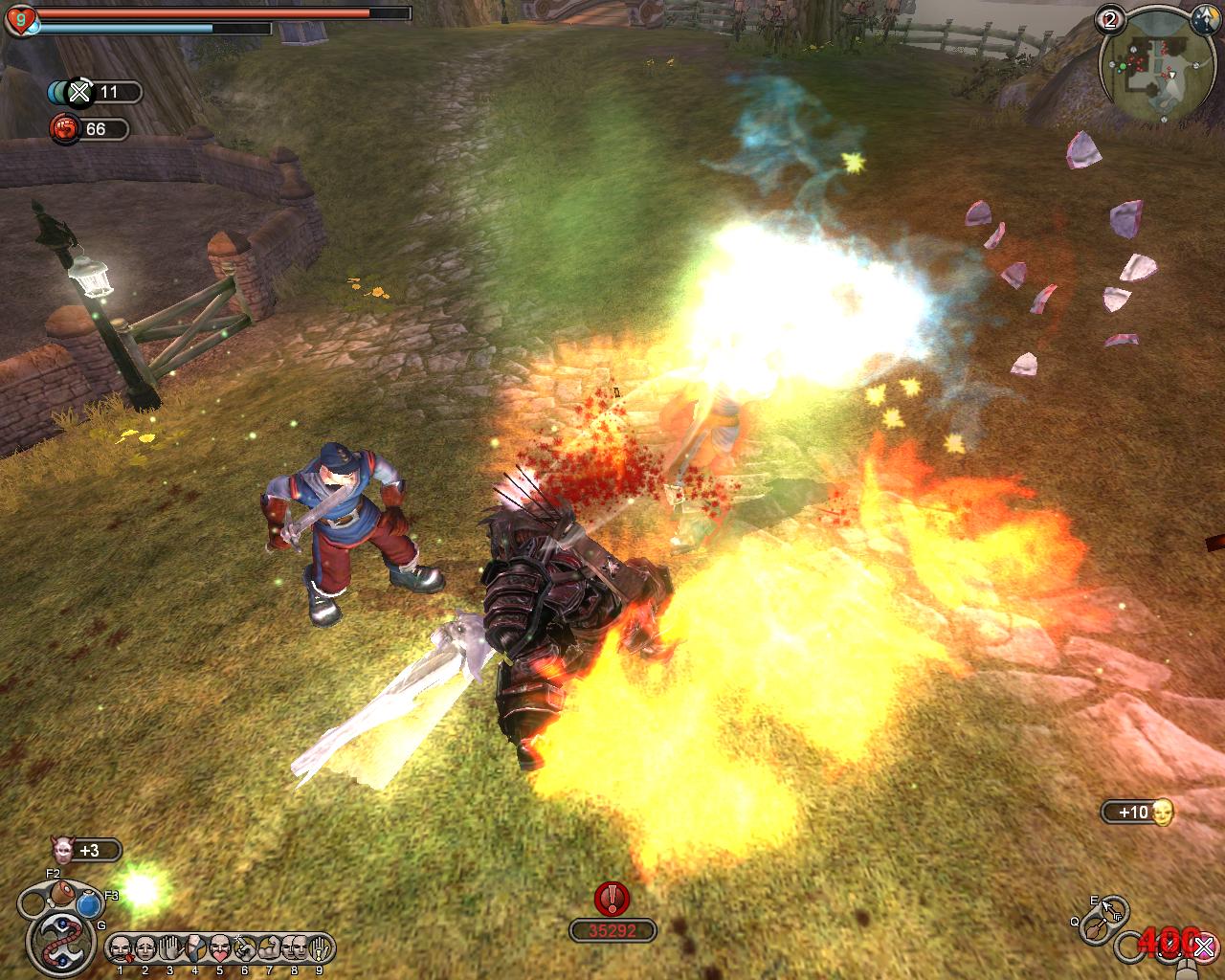The image size is (1225, 980).
Task: Select the sad face expression icon
Action: click(x=145, y=948)
